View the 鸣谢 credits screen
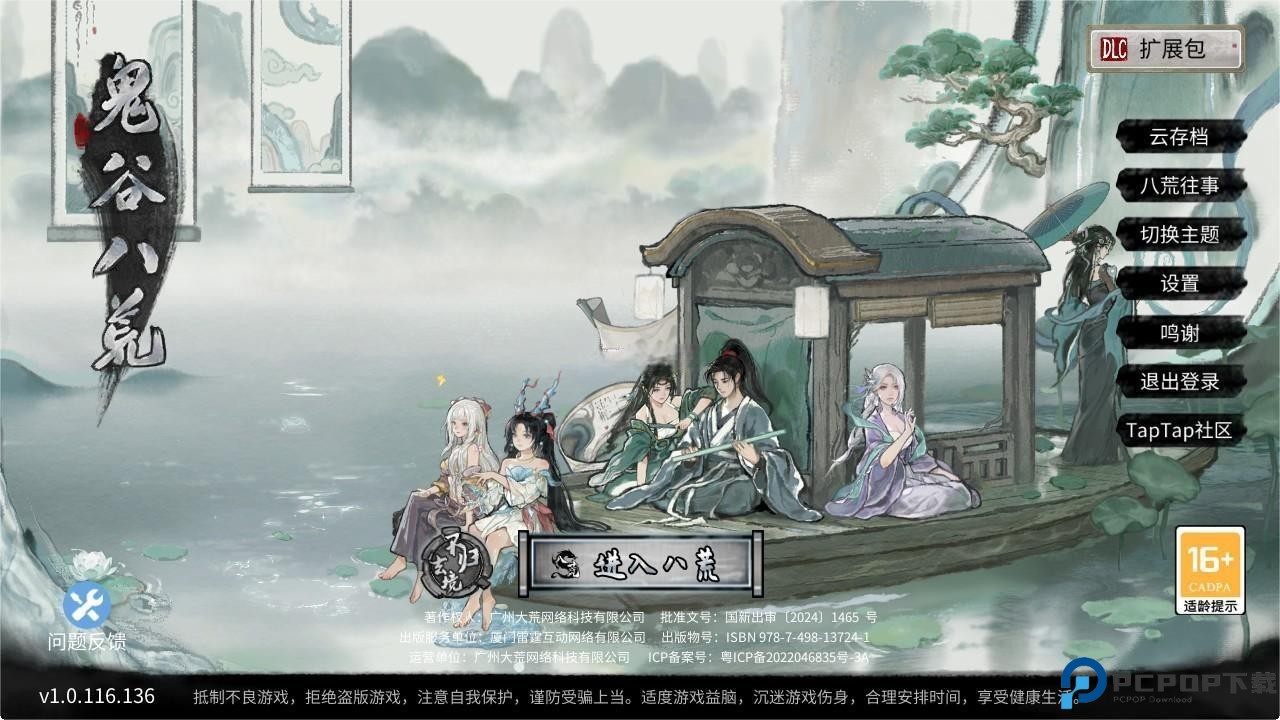Screen dimensions: 1280x720 (1178, 333)
